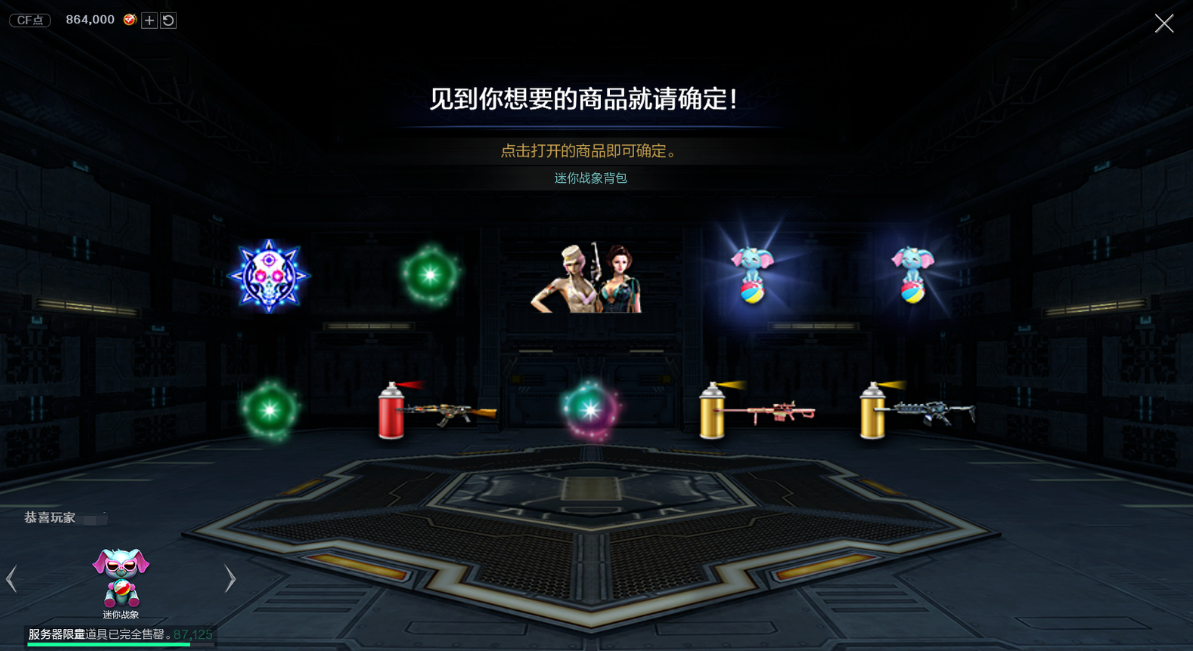1193x651 pixels.
Task: Show previous winner with left arrow
Action: click(x=12, y=579)
